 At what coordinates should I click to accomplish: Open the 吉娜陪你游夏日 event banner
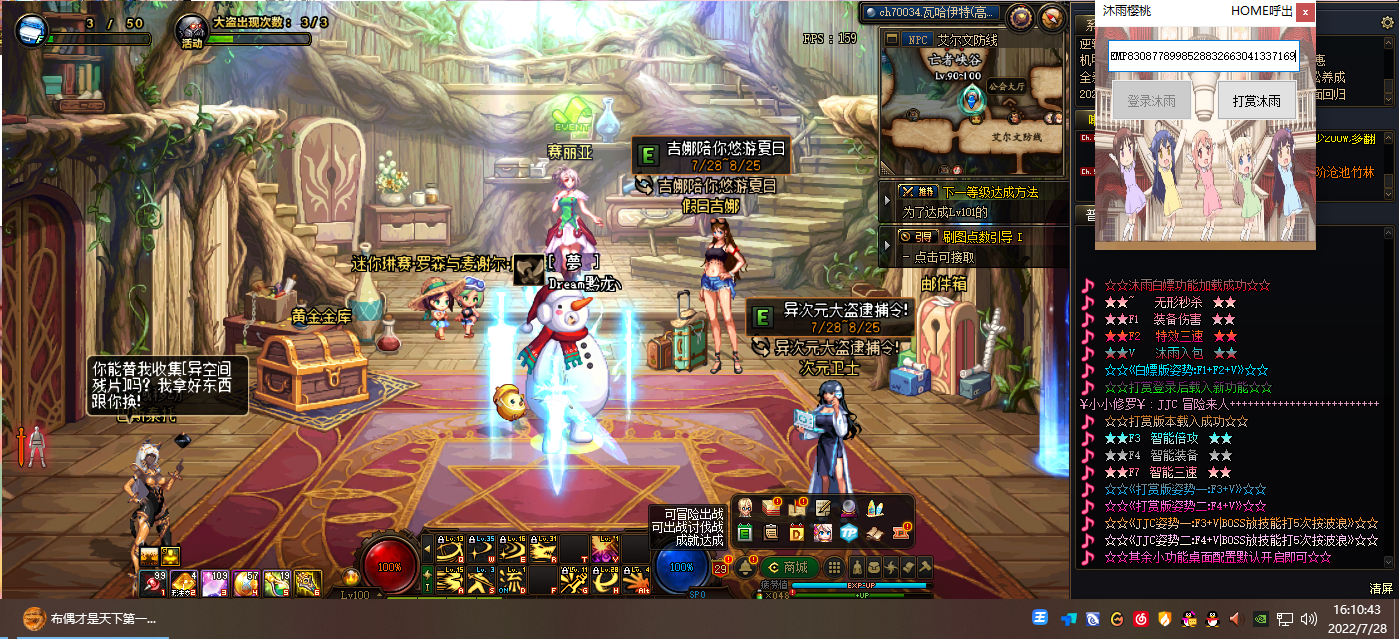pyautogui.click(x=712, y=149)
